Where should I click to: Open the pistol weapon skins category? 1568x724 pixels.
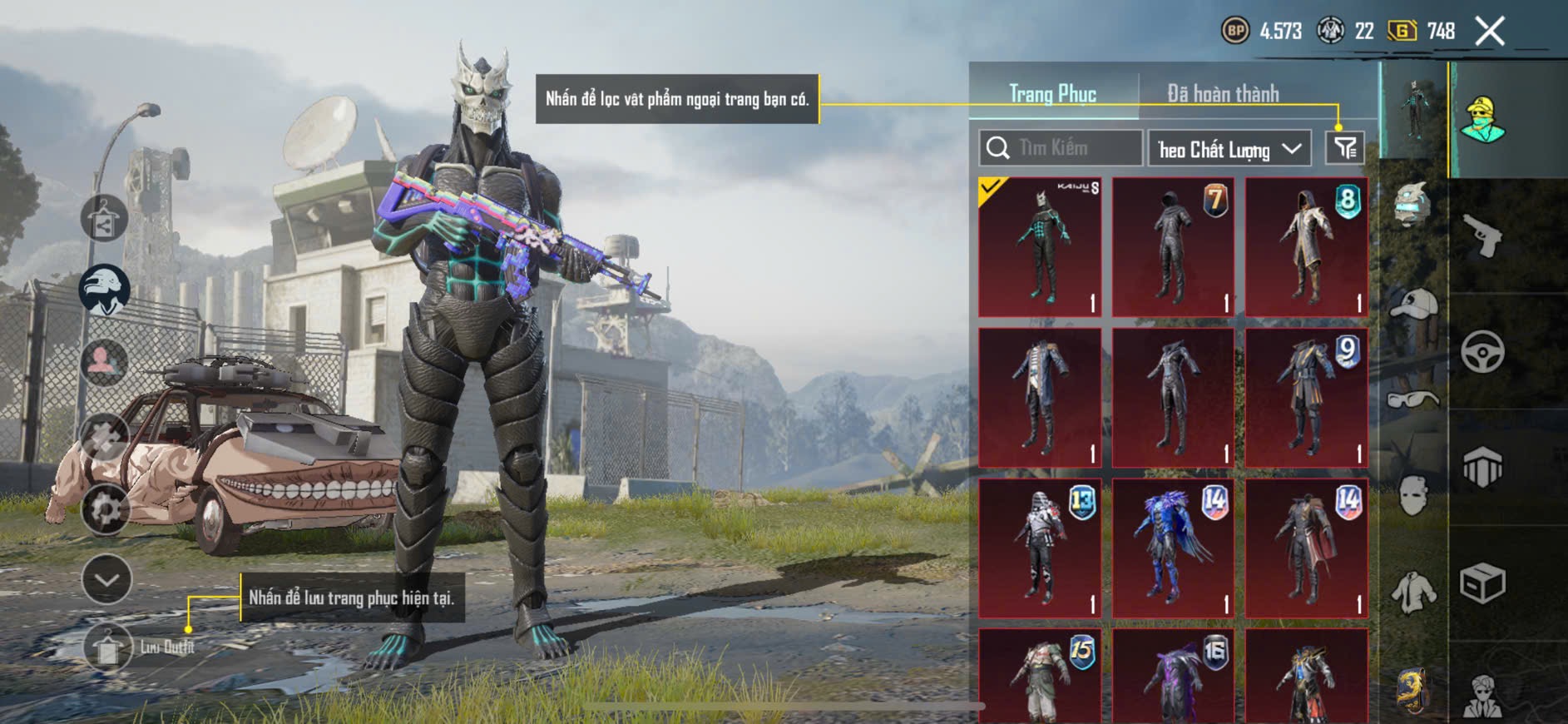(x=1482, y=236)
